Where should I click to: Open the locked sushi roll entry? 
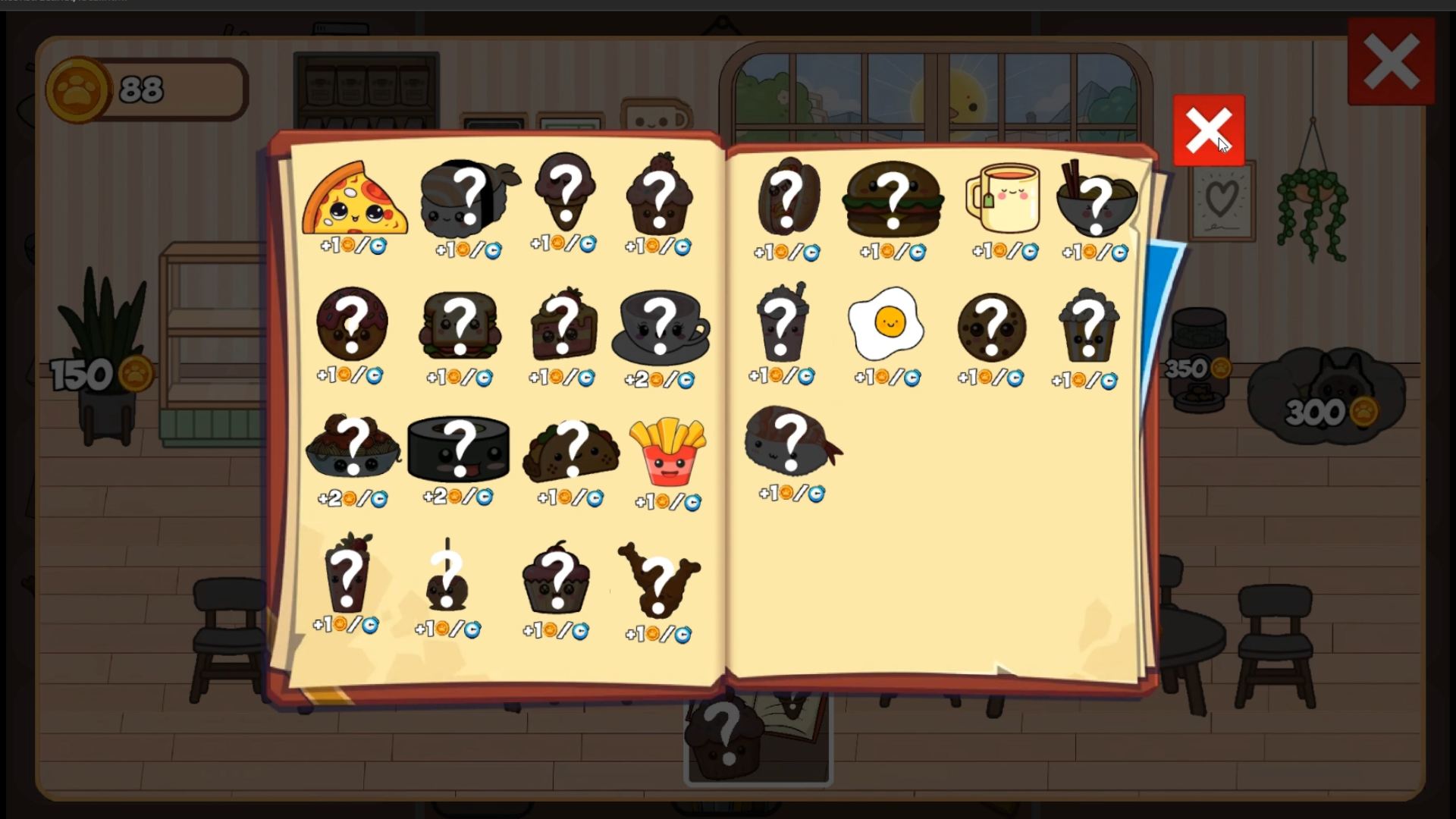pos(459,450)
